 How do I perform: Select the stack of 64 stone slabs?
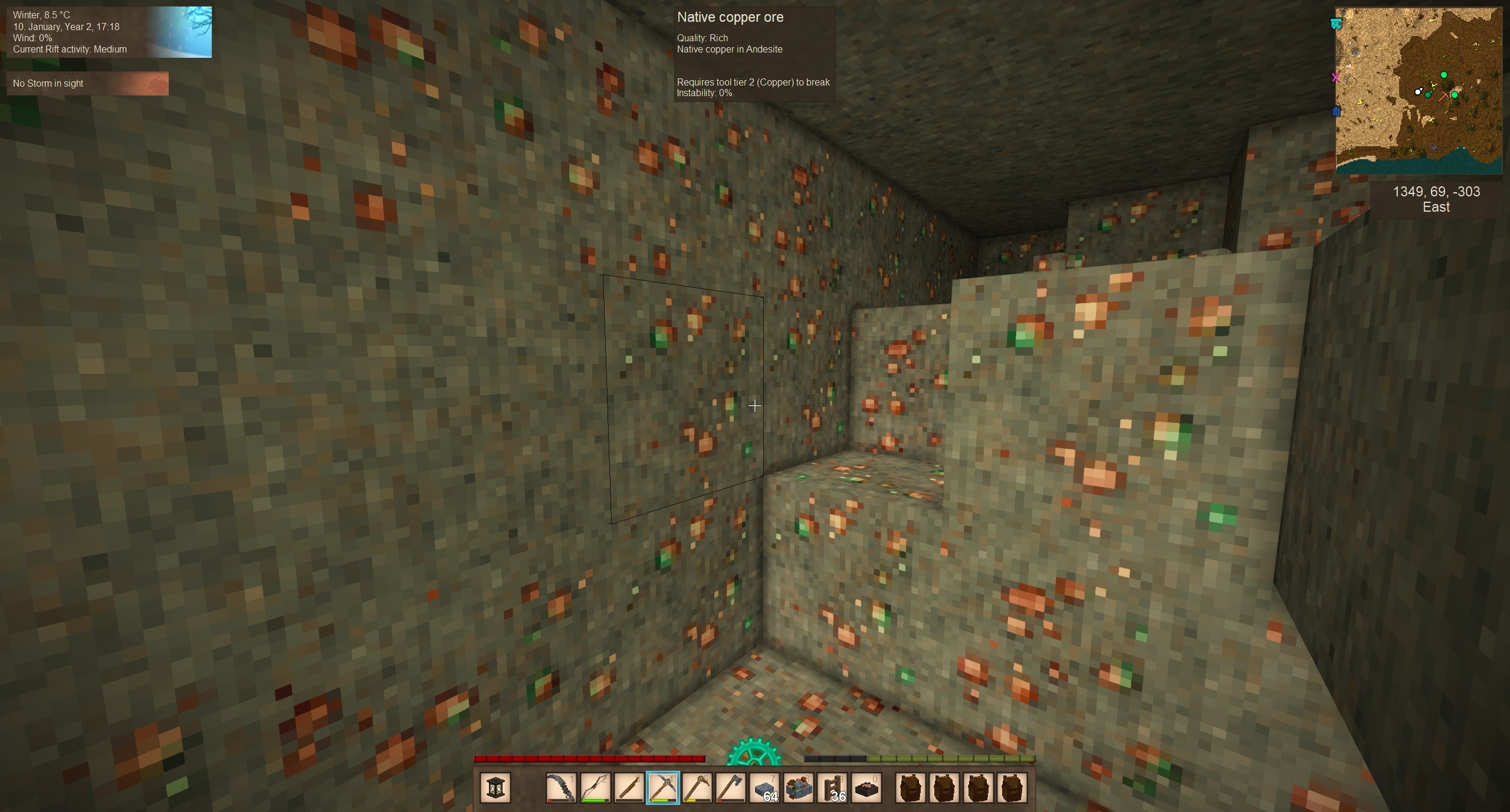pos(764,788)
